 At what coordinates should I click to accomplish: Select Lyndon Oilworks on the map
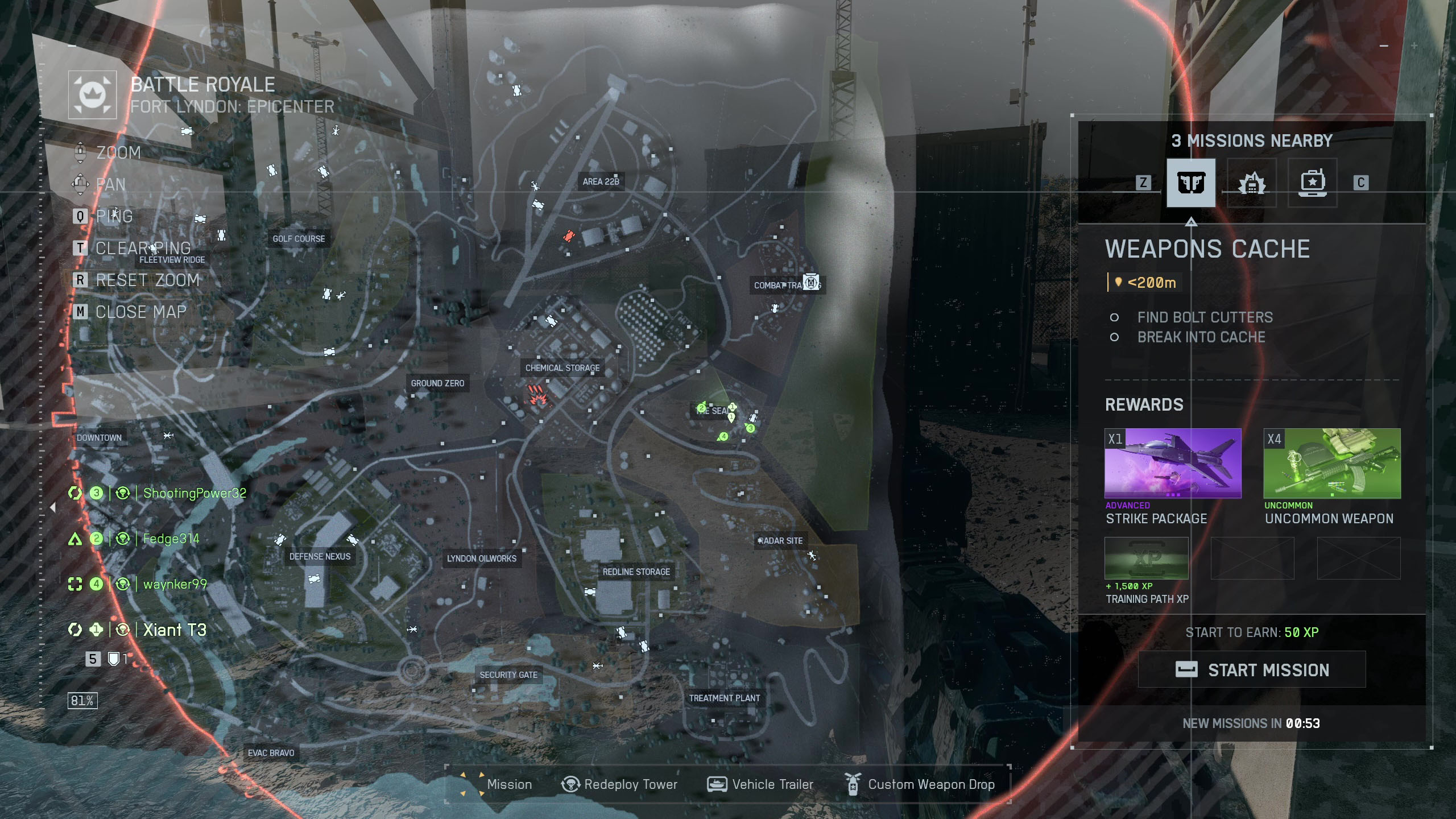point(481,559)
